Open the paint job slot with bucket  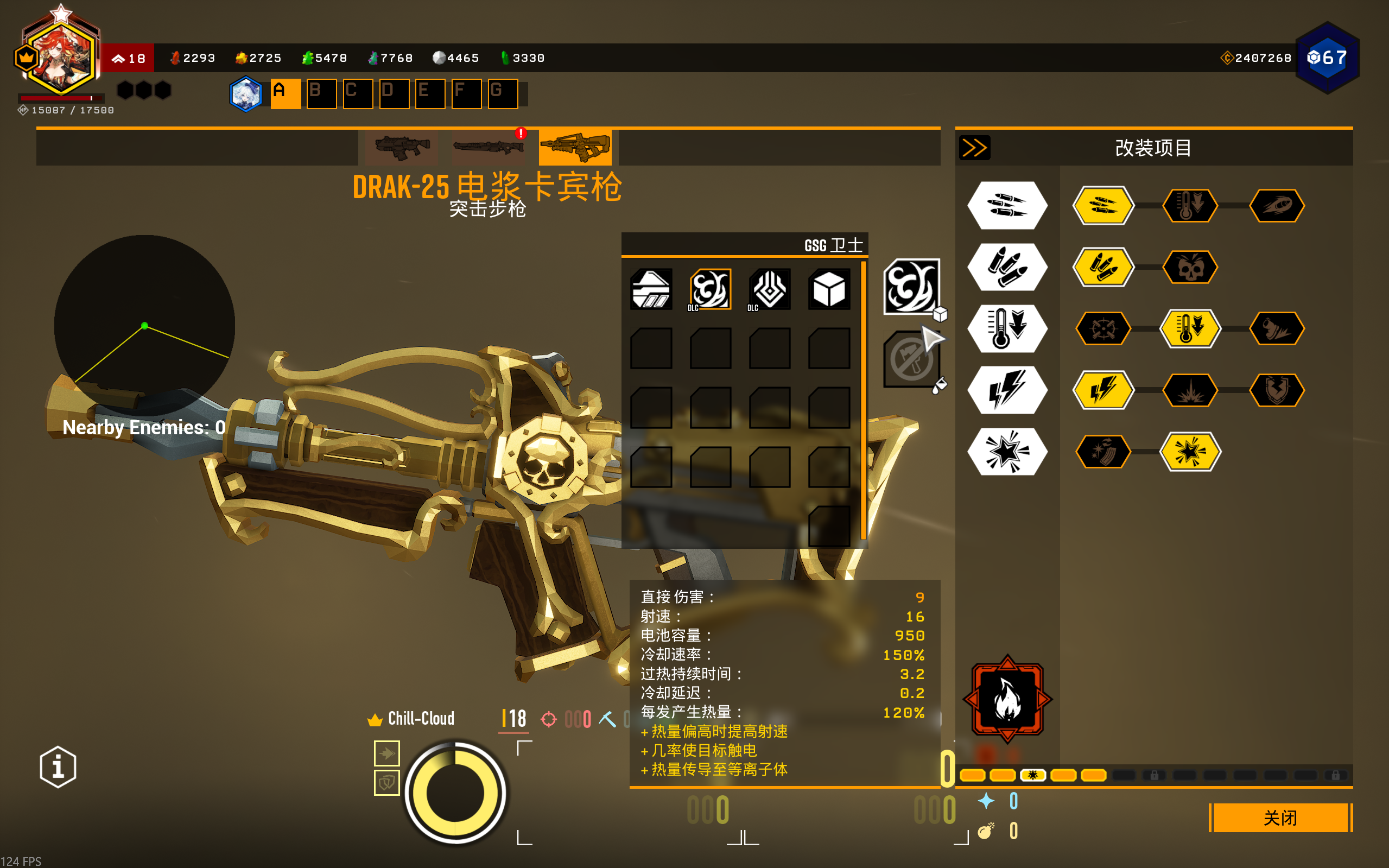click(x=912, y=360)
